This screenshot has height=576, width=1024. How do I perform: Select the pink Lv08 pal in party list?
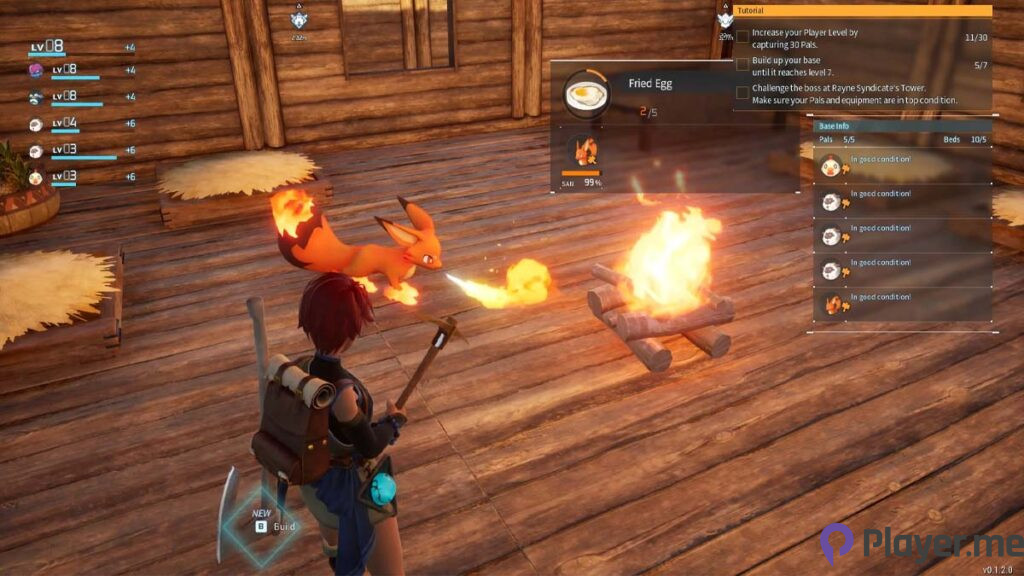pyautogui.click(x=36, y=70)
